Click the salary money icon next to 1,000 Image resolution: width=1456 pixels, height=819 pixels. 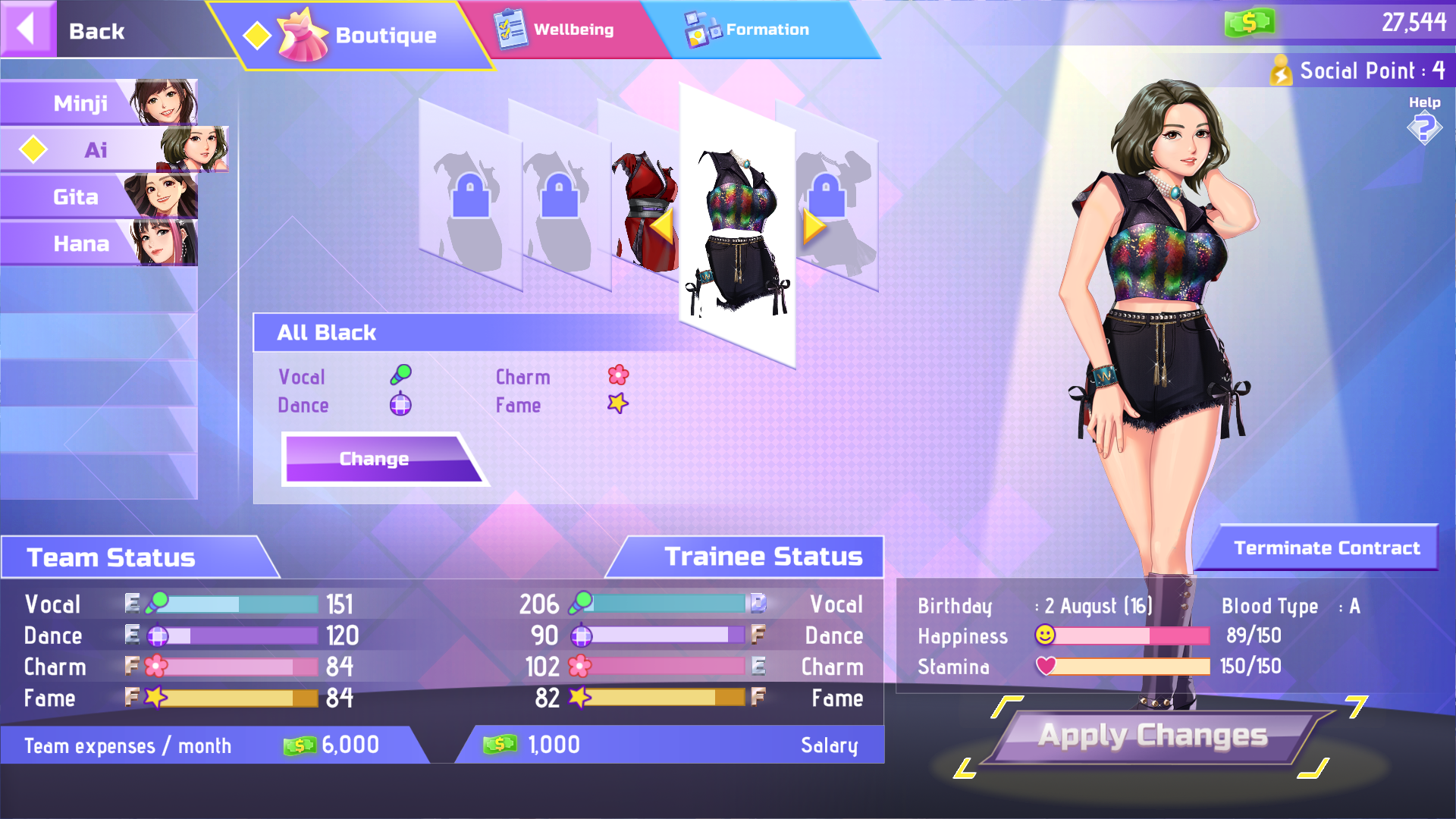pyautogui.click(x=502, y=745)
